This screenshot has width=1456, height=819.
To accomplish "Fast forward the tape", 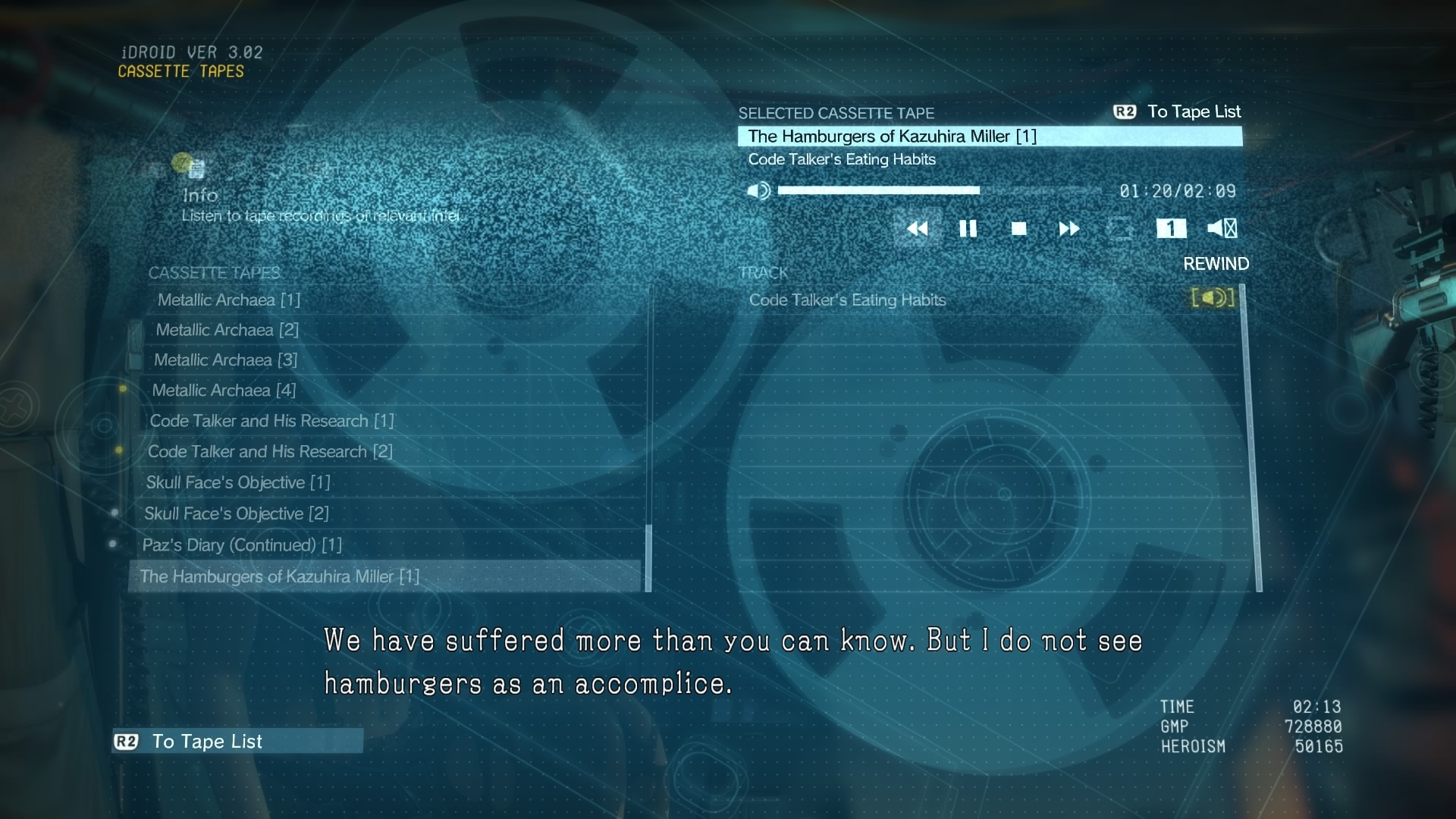I will 1068,228.
